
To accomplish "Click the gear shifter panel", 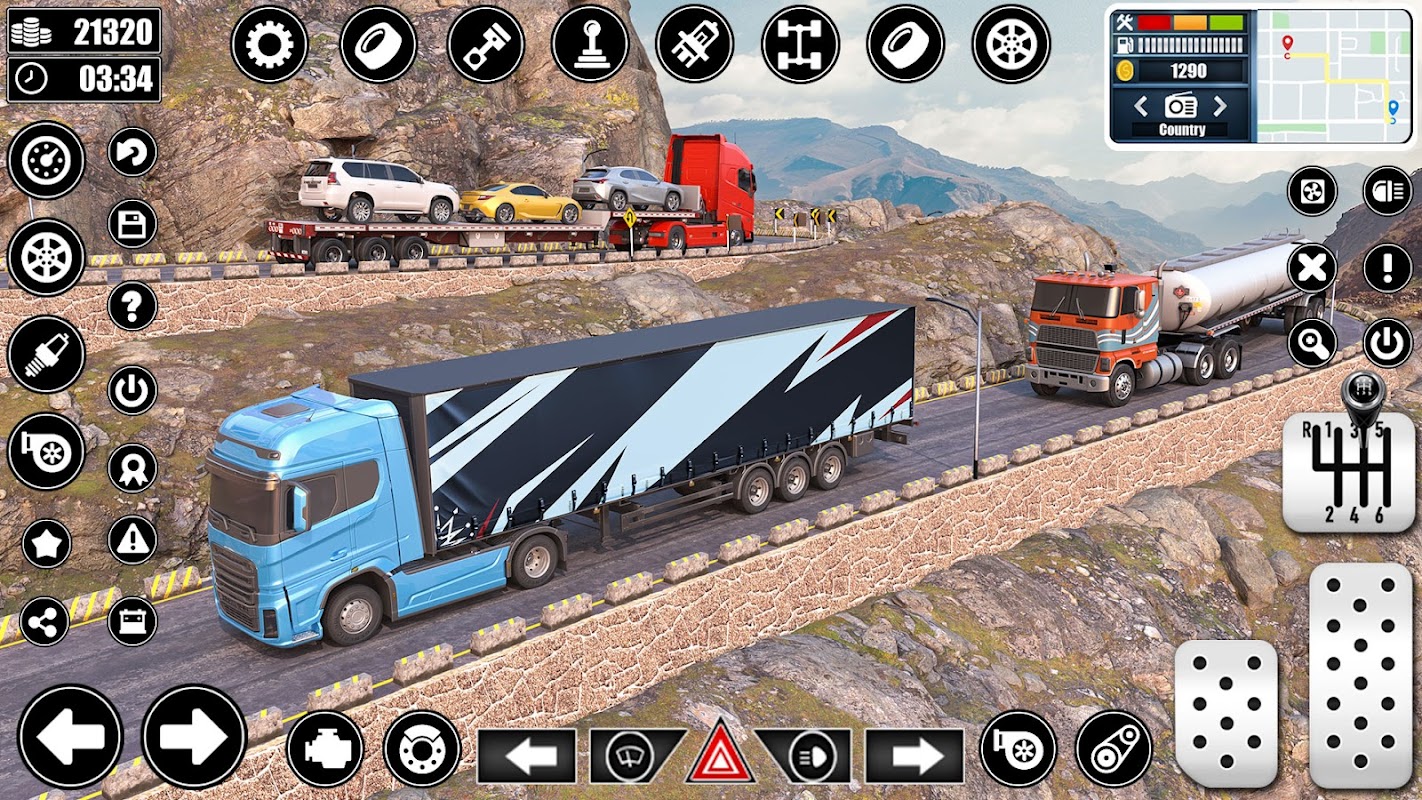I will click(1348, 470).
